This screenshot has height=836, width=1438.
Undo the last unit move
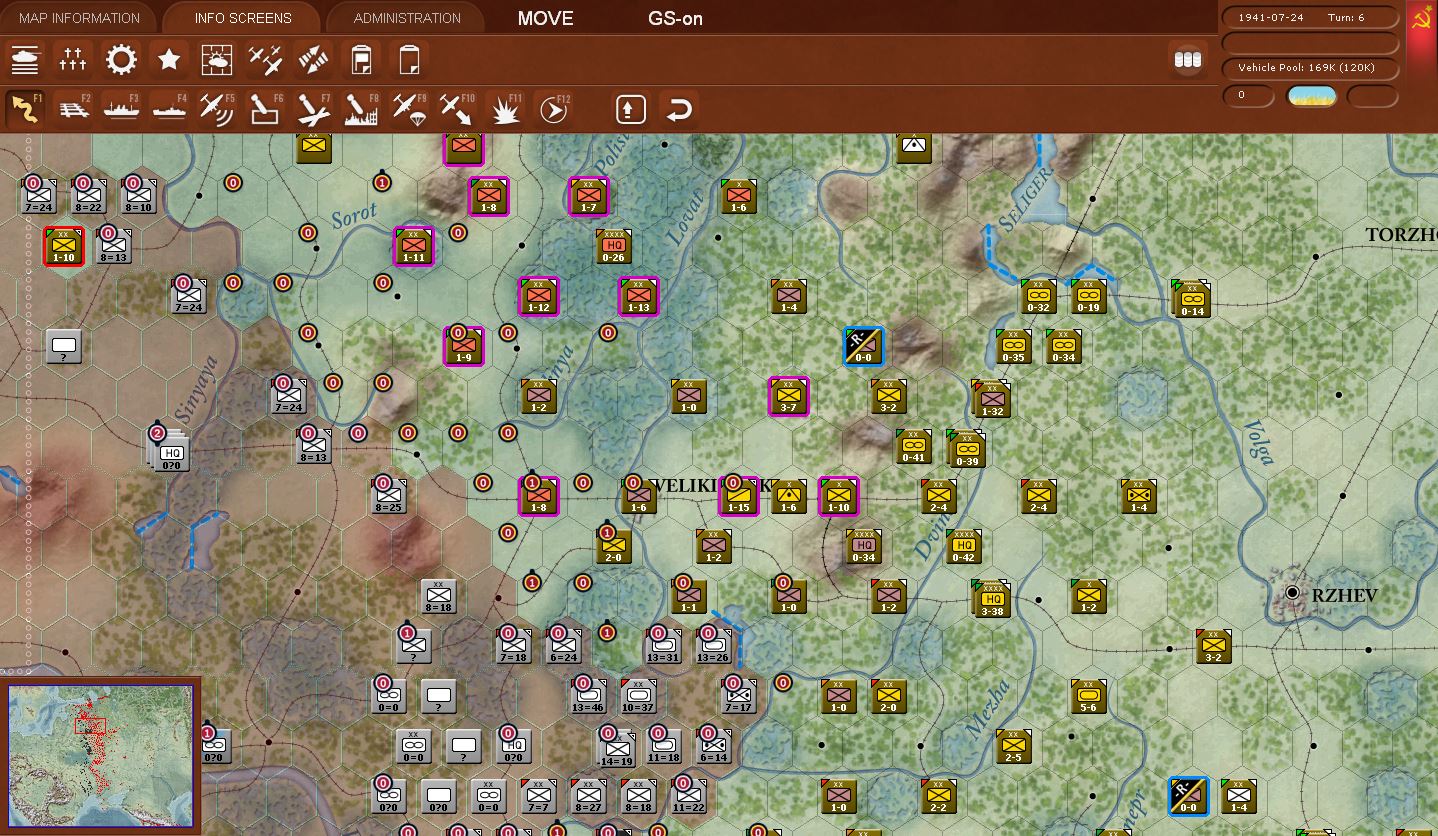point(679,108)
